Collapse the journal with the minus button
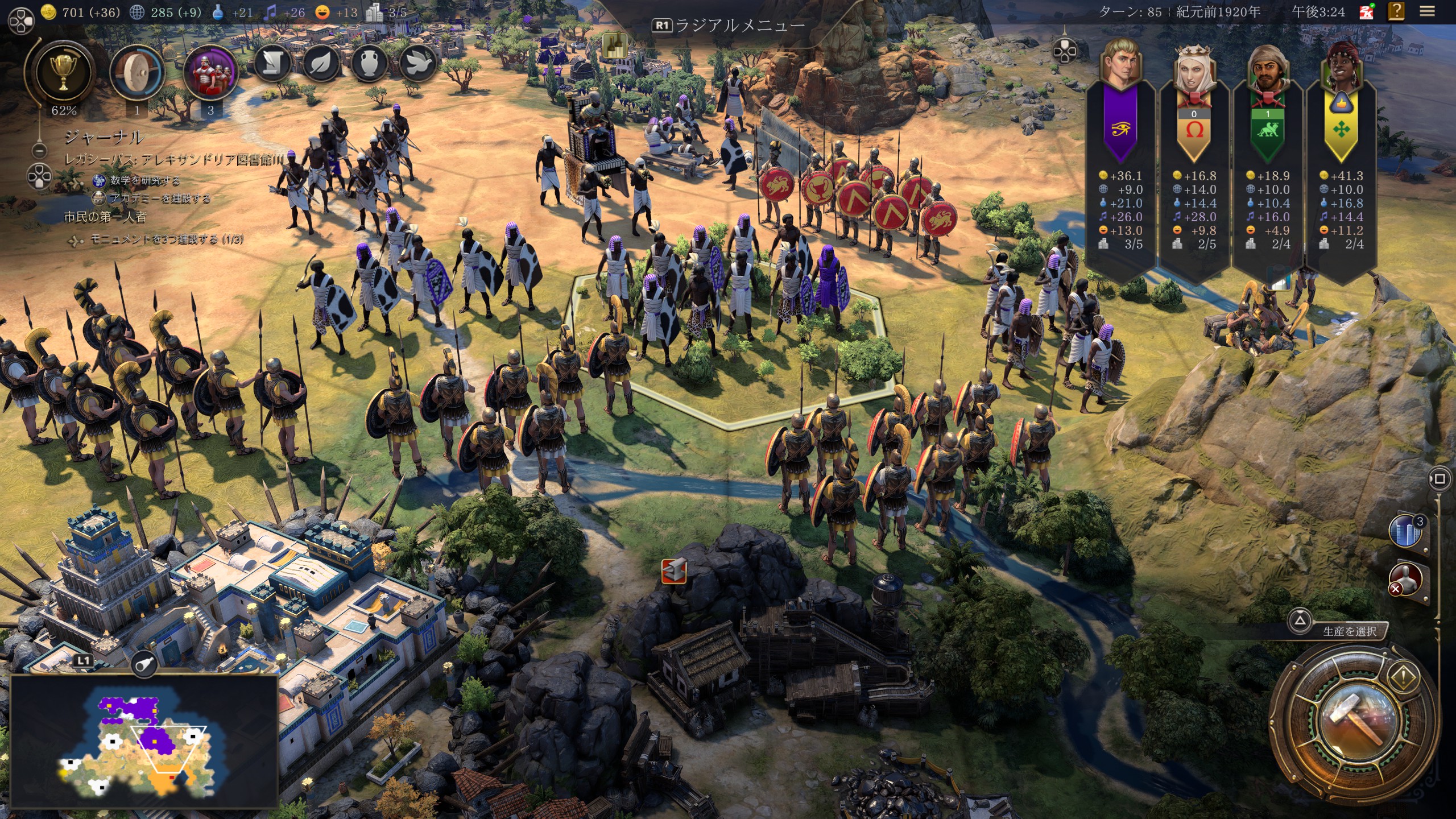This screenshot has width=1456, height=819. click(x=39, y=151)
